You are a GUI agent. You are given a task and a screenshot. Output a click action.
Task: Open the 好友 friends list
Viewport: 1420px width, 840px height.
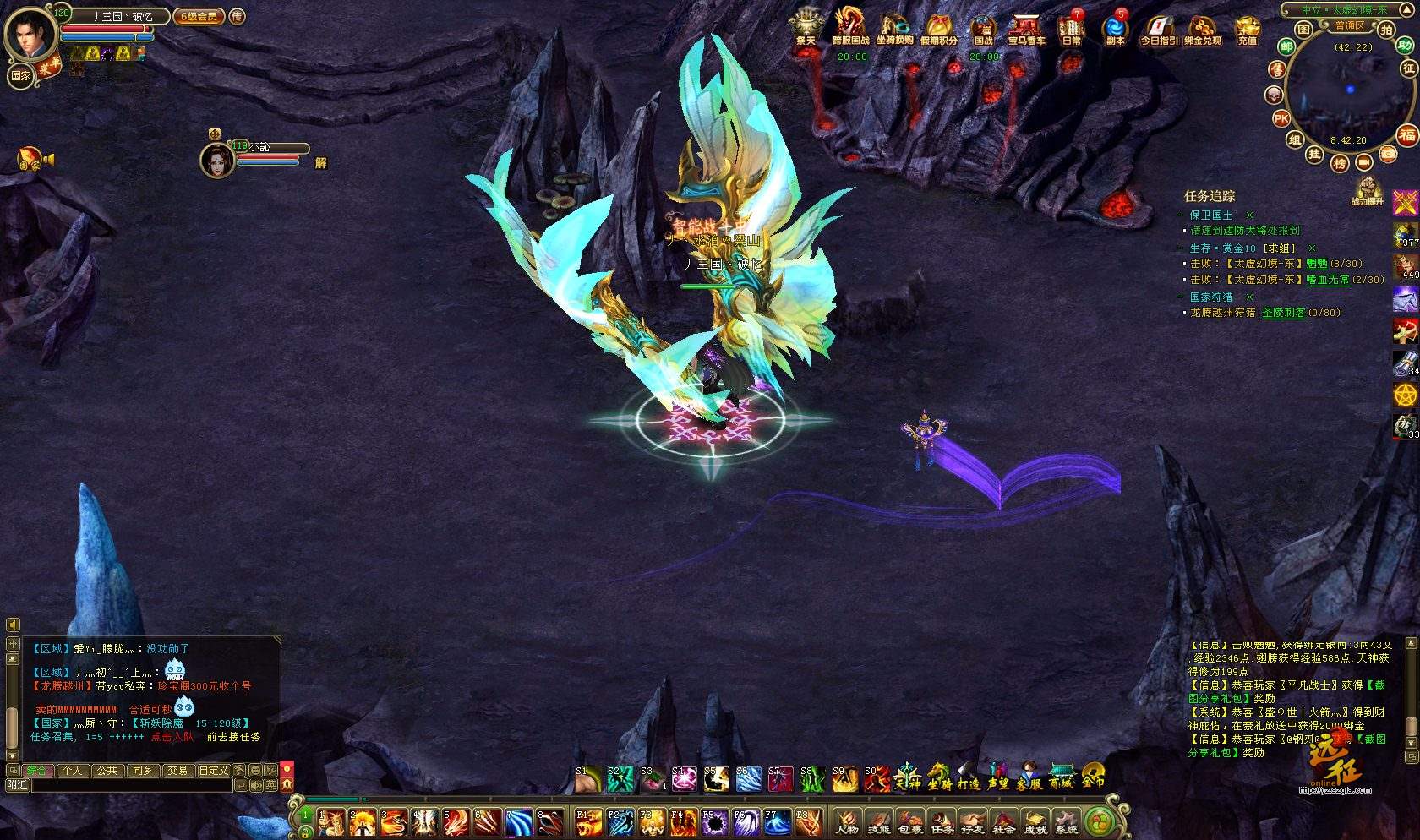tap(973, 821)
